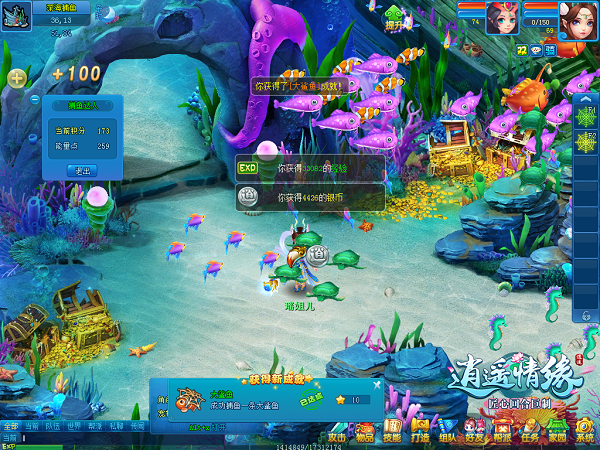Viewport: 600px width, 450px height.
Task: Use the F1 fishing net skill
Action: pos(586,116)
